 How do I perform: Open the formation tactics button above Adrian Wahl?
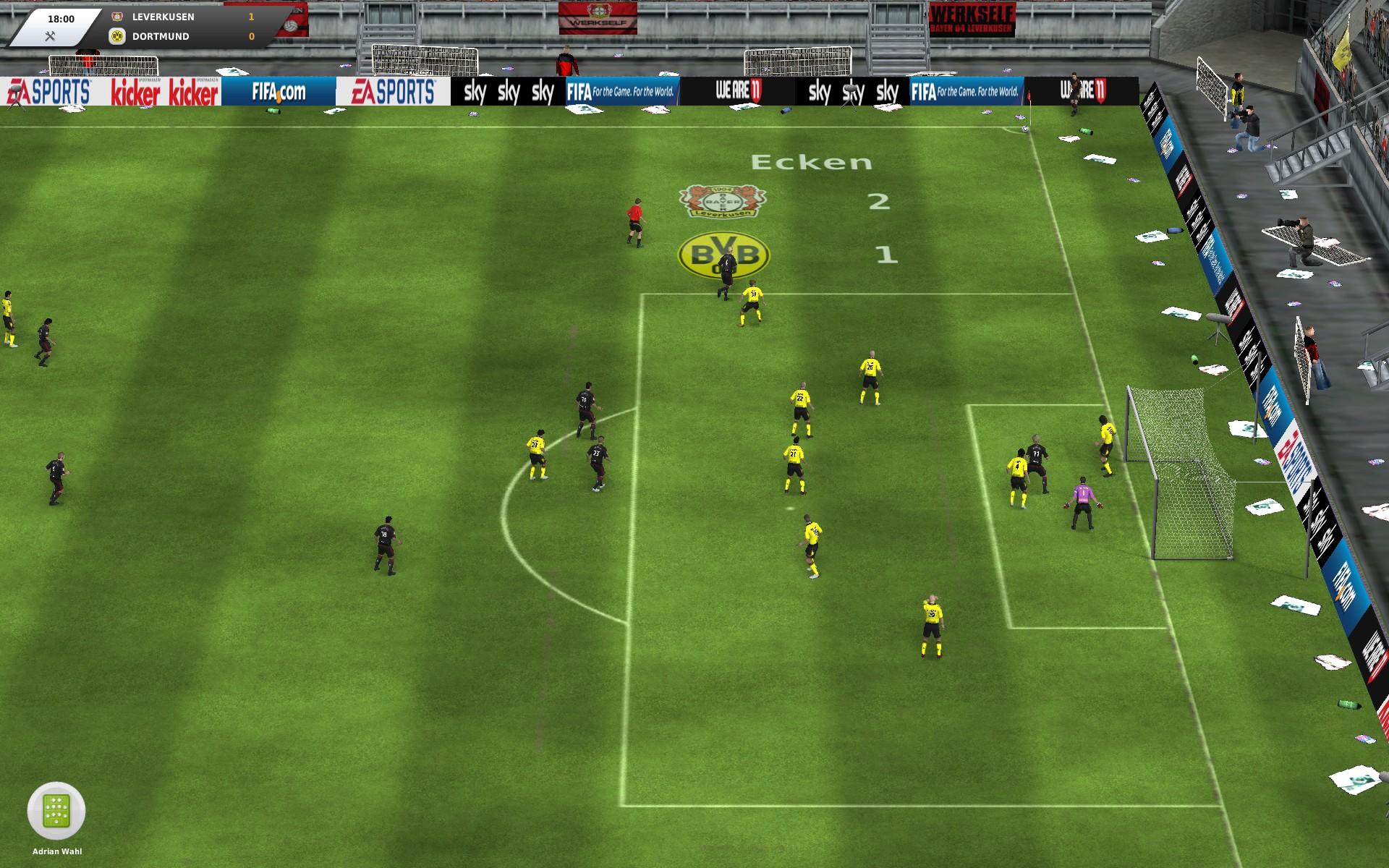click(56, 811)
